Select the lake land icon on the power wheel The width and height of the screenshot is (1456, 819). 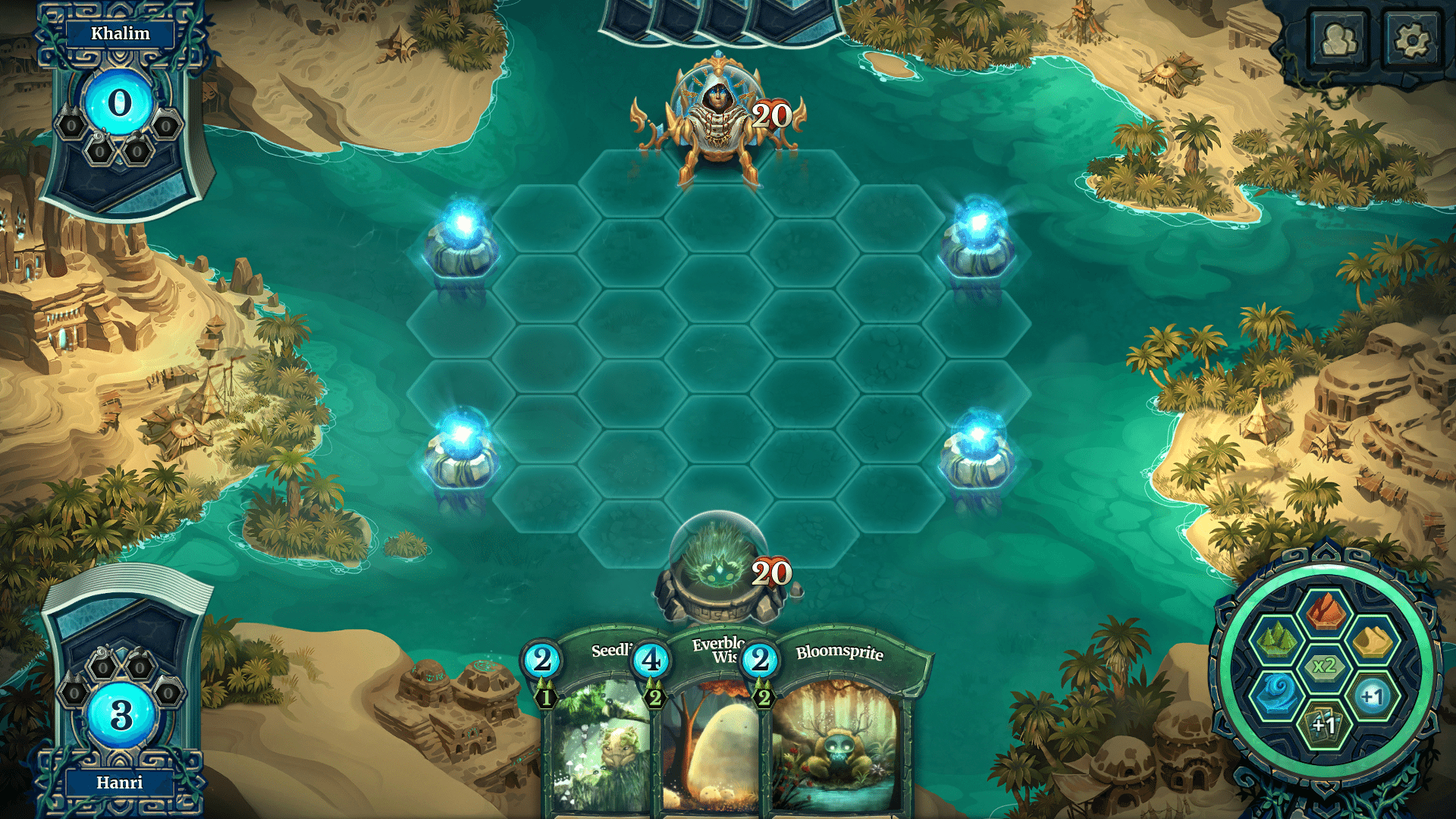(x=1279, y=694)
